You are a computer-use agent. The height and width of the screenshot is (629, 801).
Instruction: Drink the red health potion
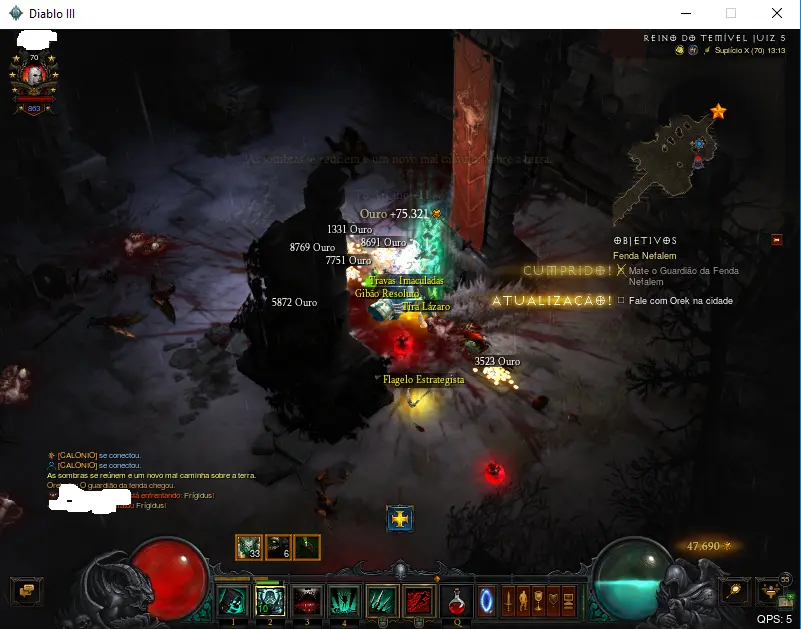[x=456, y=600]
